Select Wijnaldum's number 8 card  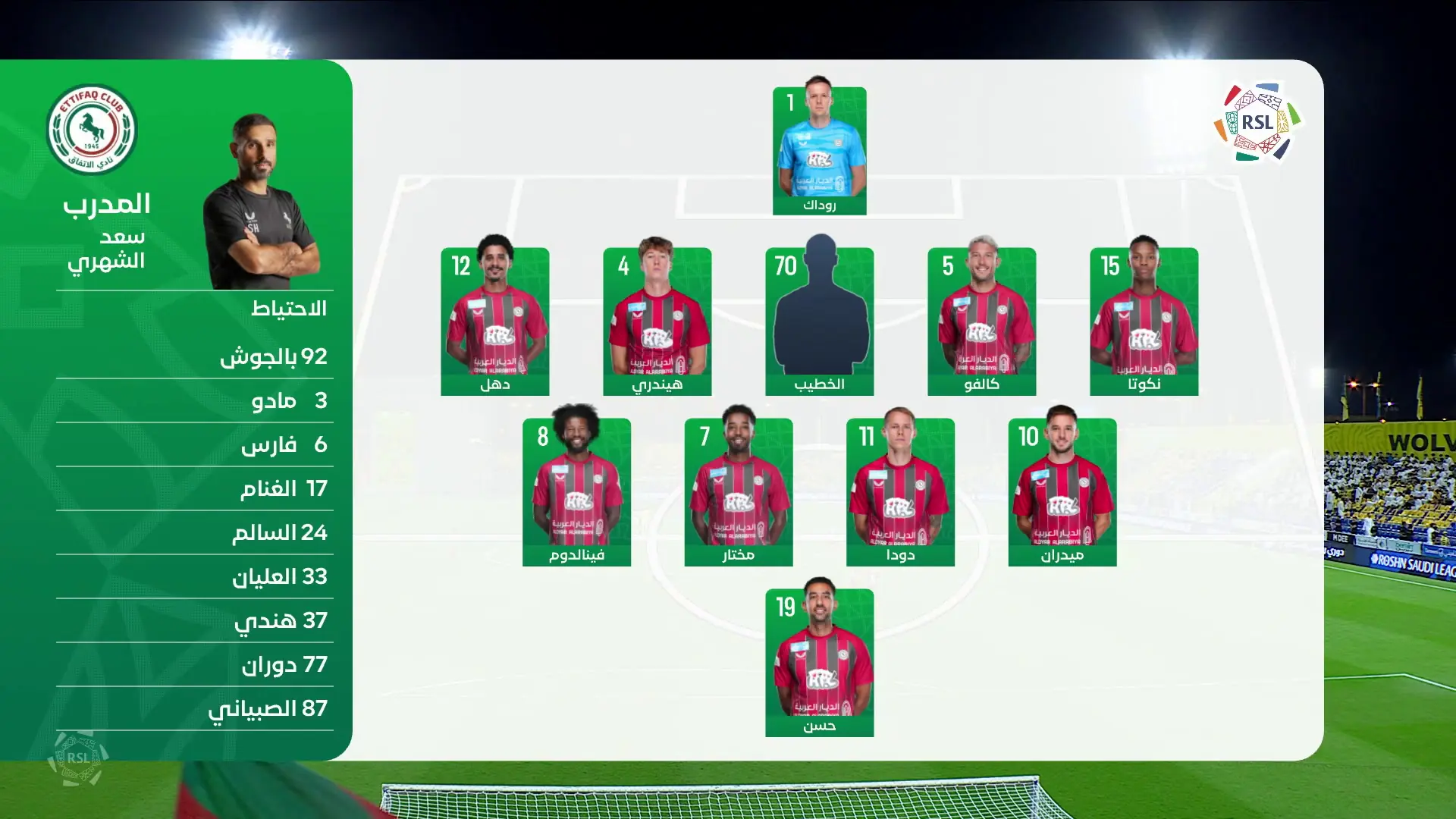click(x=576, y=491)
